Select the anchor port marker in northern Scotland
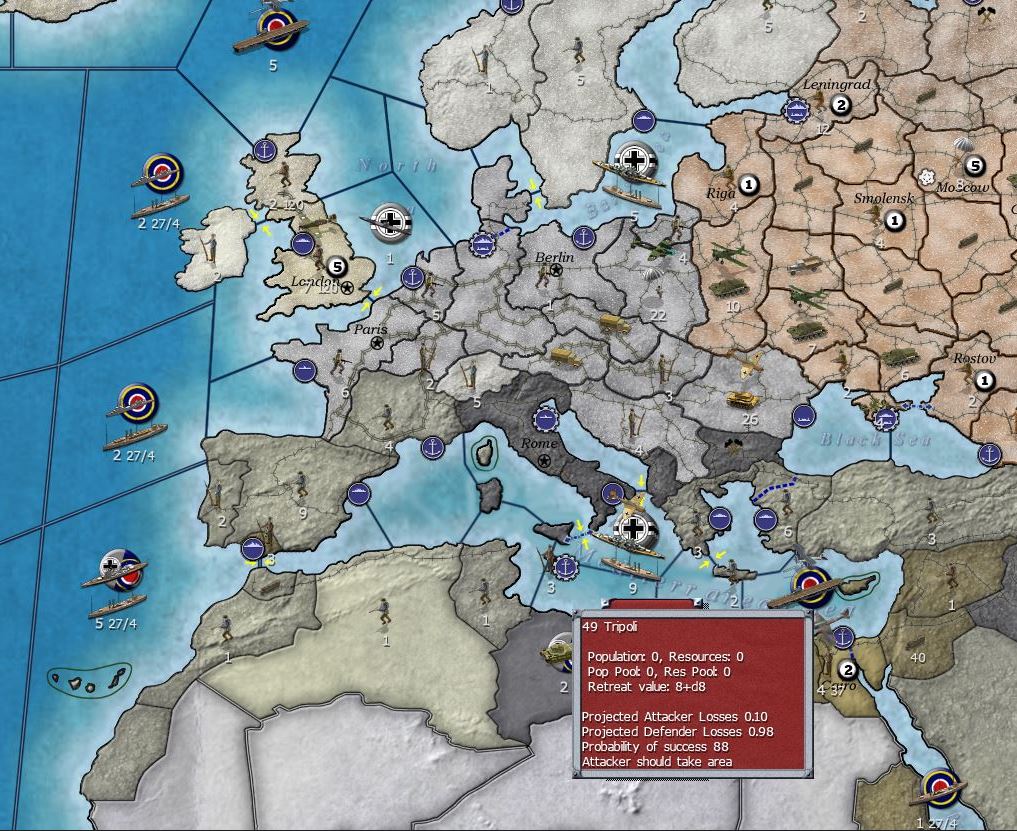 [x=265, y=150]
